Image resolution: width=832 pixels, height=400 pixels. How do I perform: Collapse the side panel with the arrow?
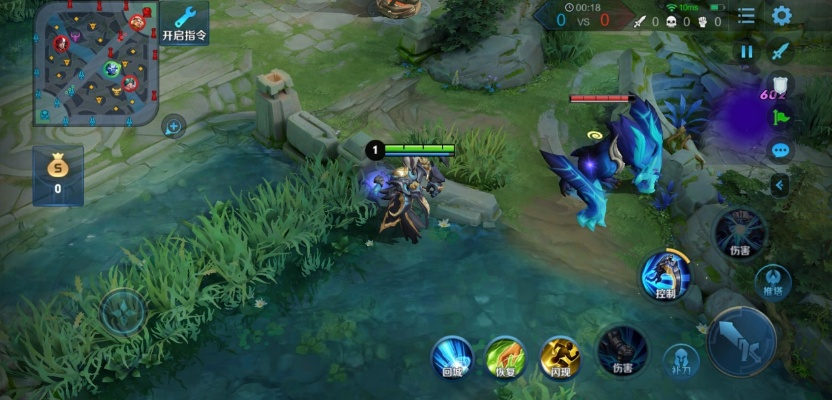[x=781, y=185]
